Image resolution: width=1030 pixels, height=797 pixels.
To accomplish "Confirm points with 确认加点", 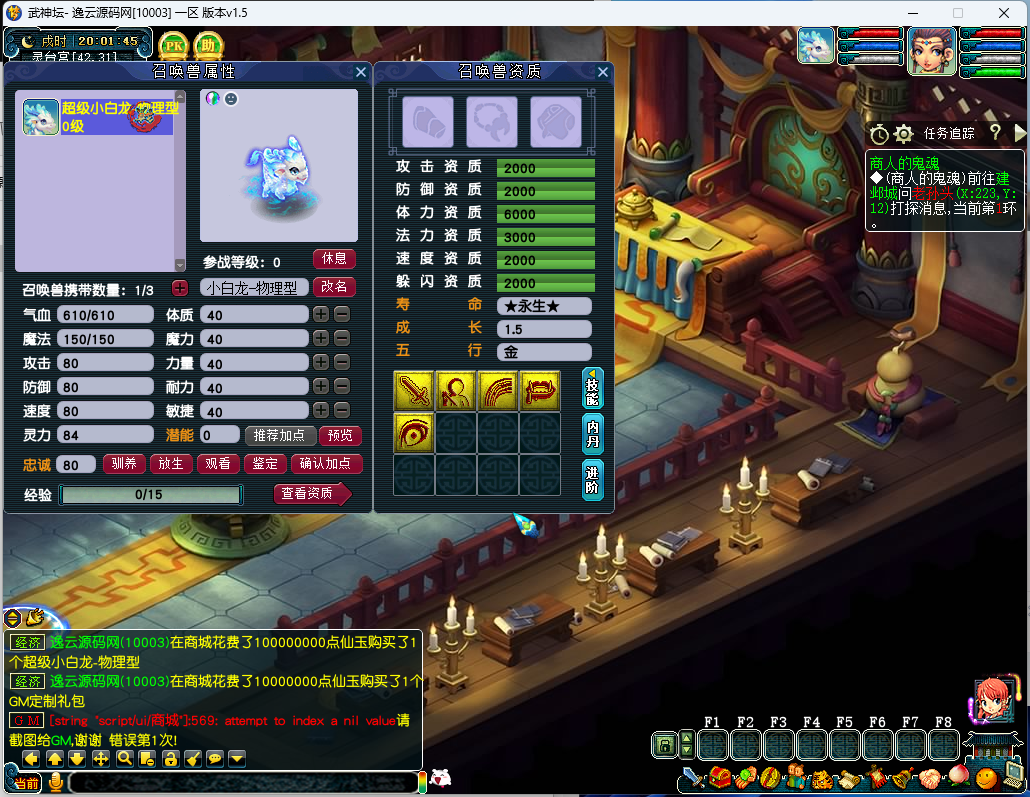I will [327, 464].
